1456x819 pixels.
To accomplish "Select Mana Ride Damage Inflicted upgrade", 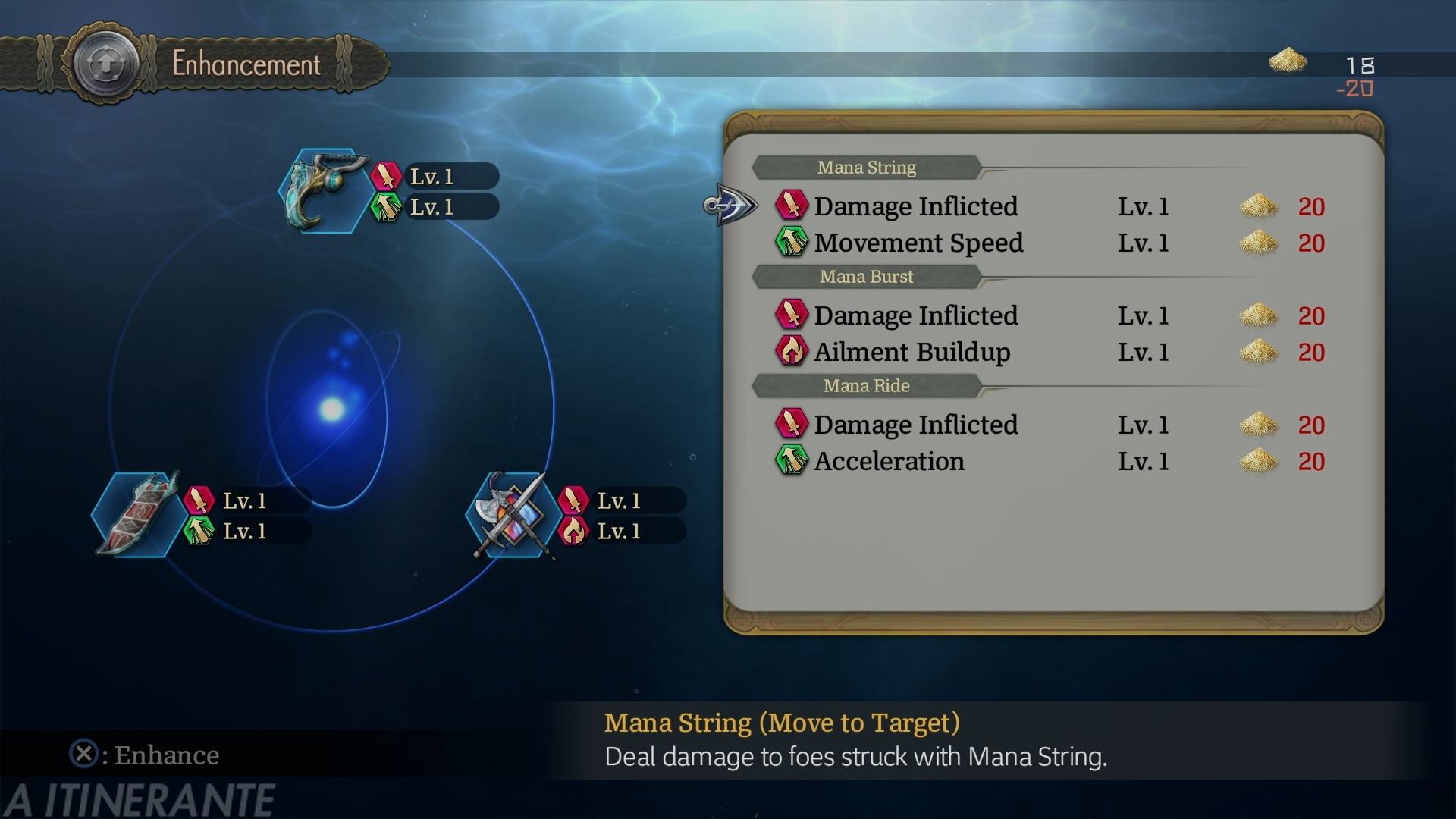I will pyautogui.click(x=916, y=425).
